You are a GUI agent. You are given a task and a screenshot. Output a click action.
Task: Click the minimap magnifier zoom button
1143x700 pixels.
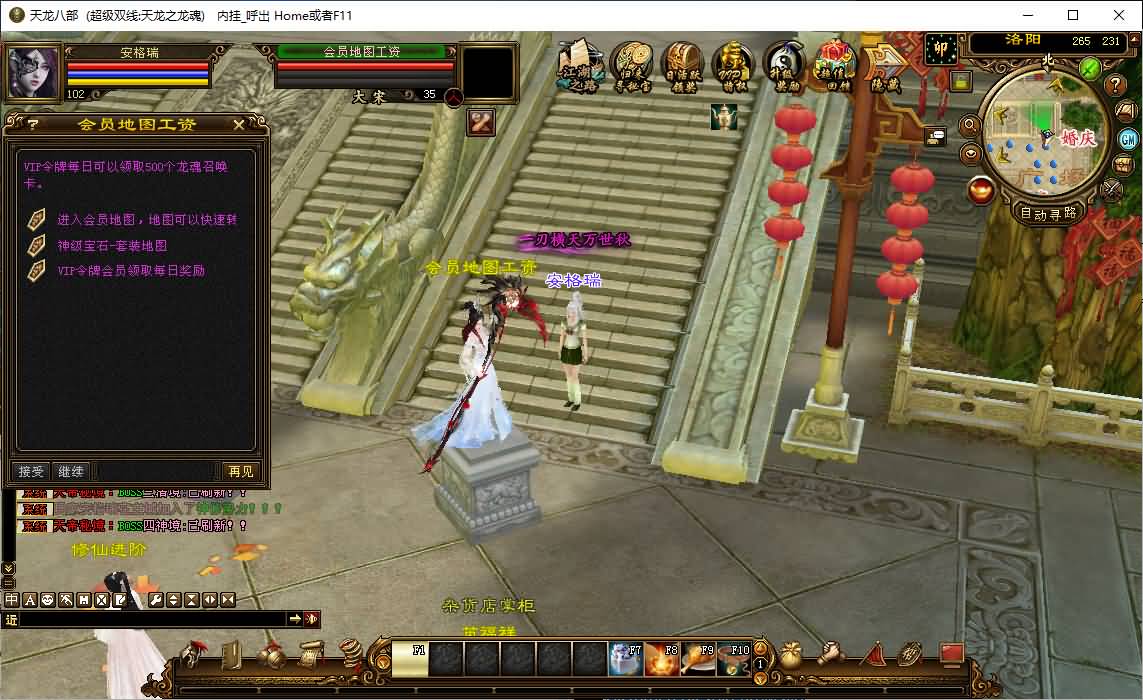pyautogui.click(x=969, y=125)
